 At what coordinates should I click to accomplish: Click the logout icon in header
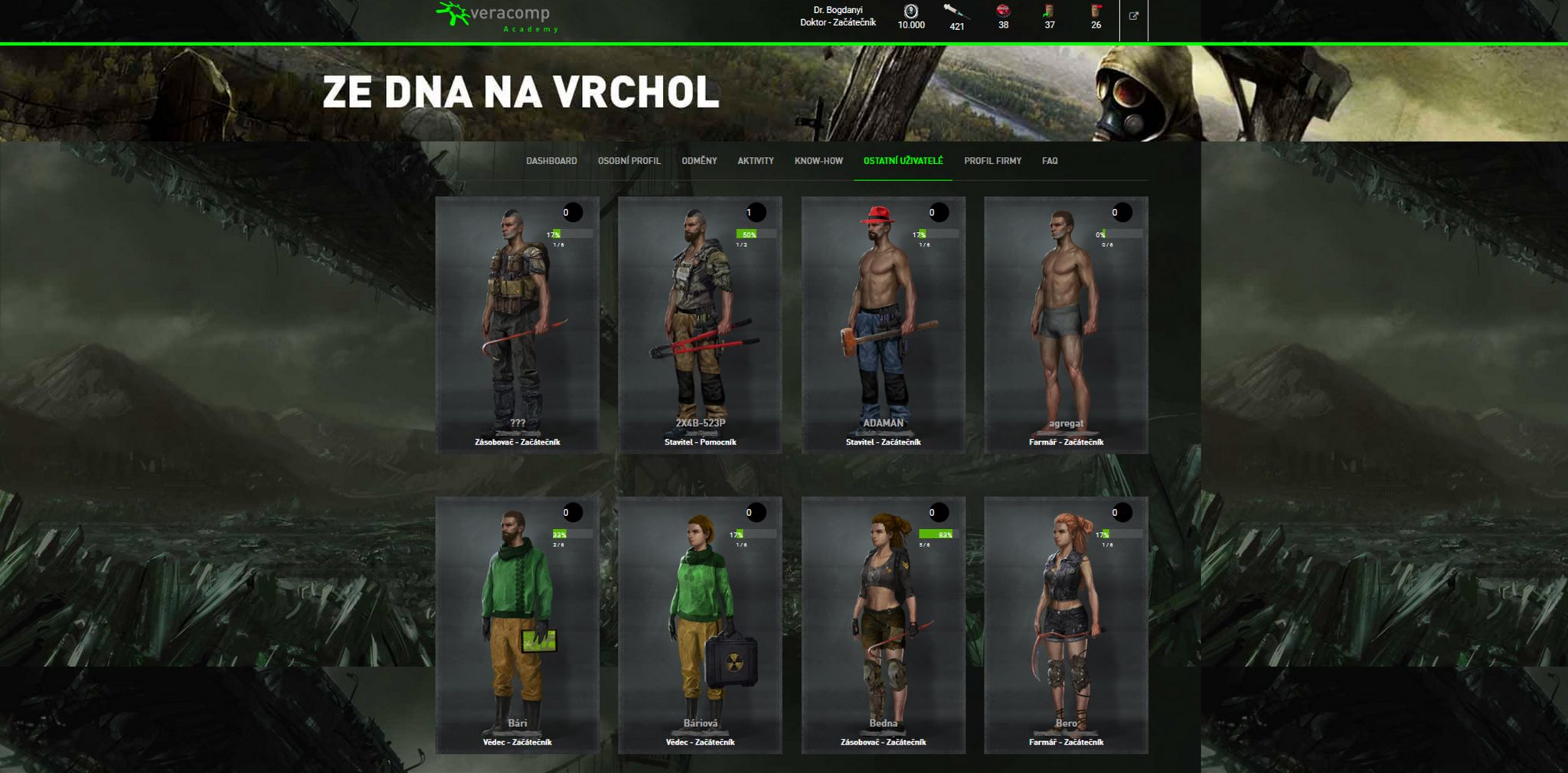coord(1134,16)
